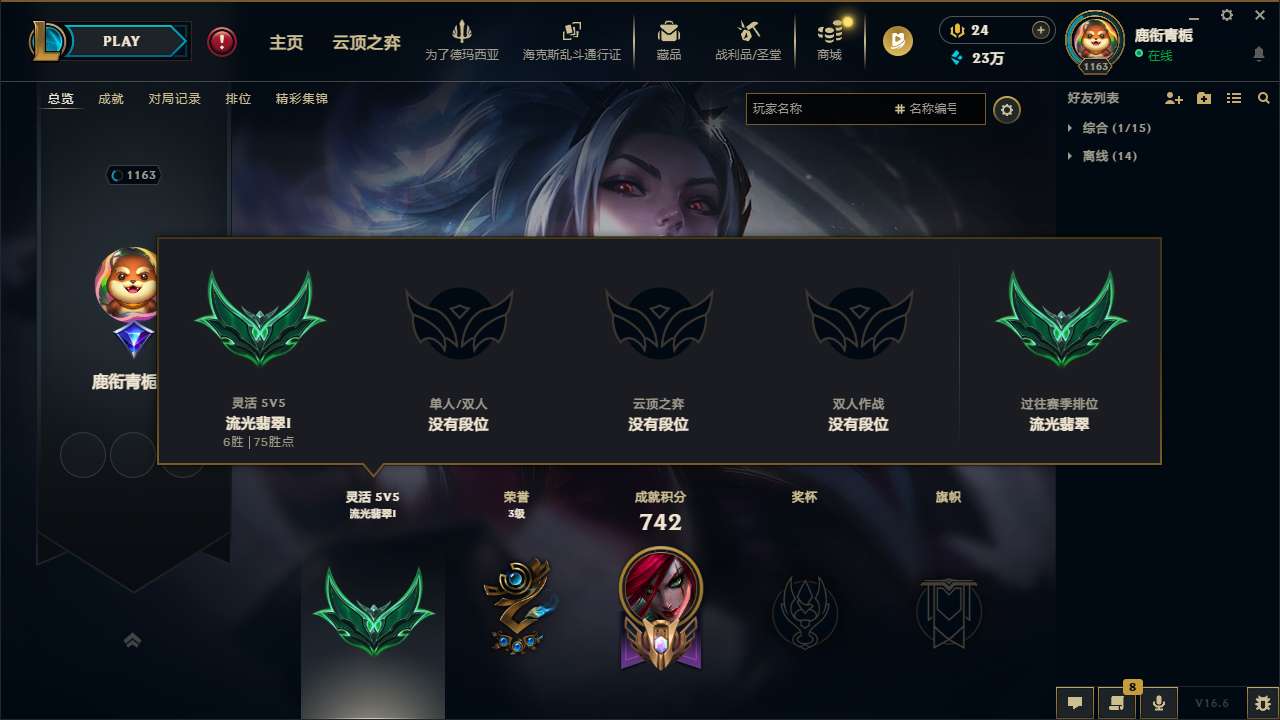
Task: Open chat with the speech bubble icon
Action: point(1075,703)
